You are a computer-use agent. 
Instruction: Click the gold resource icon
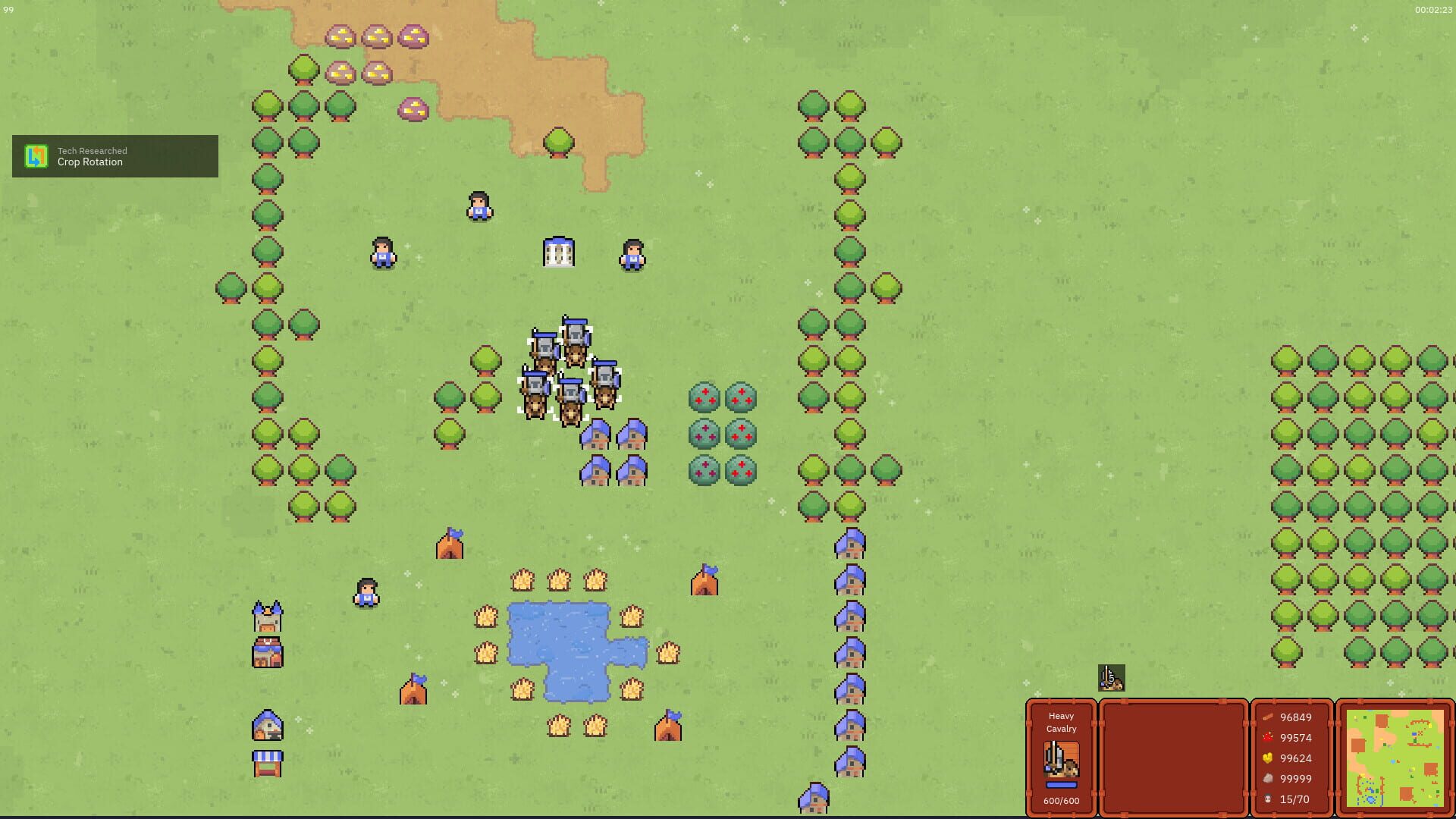(x=1269, y=758)
